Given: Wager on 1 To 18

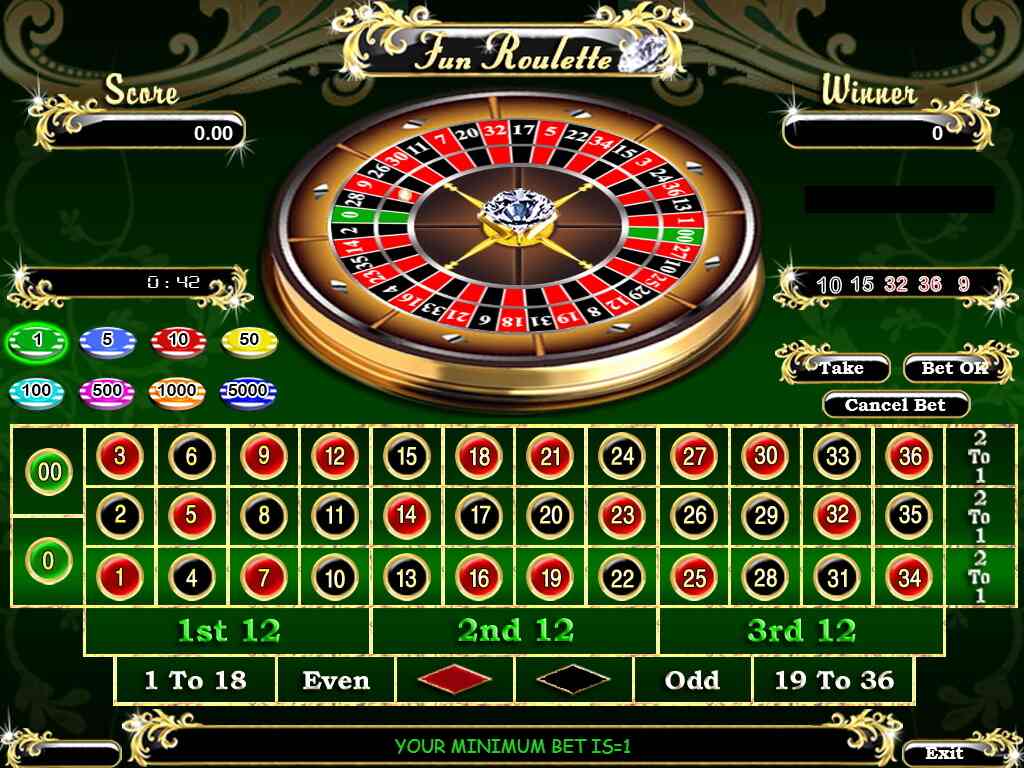Looking at the screenshot, I should pyautogui.click(x=195, y=681).
